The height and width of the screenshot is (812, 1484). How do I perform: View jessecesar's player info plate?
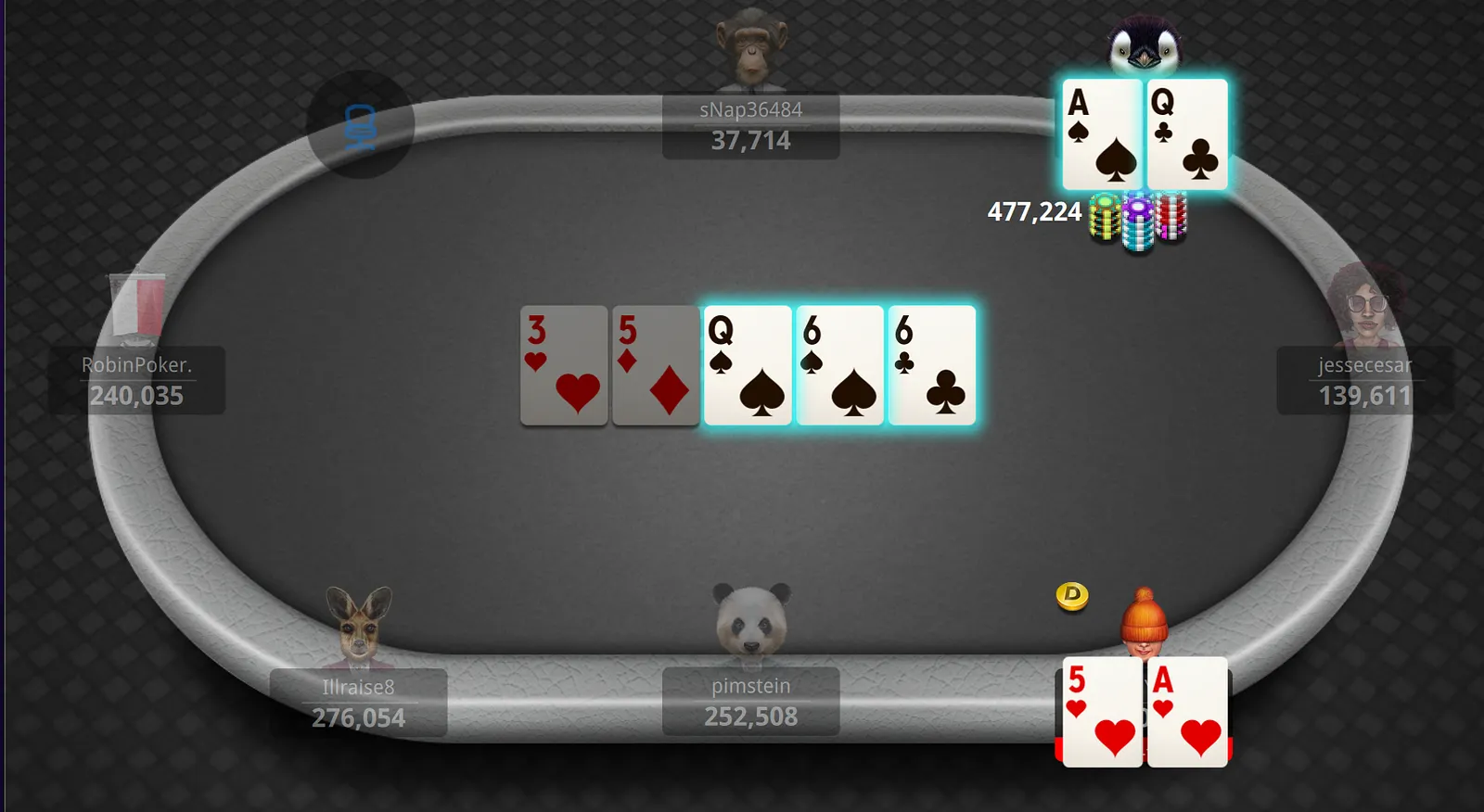tap(1363, 380)
